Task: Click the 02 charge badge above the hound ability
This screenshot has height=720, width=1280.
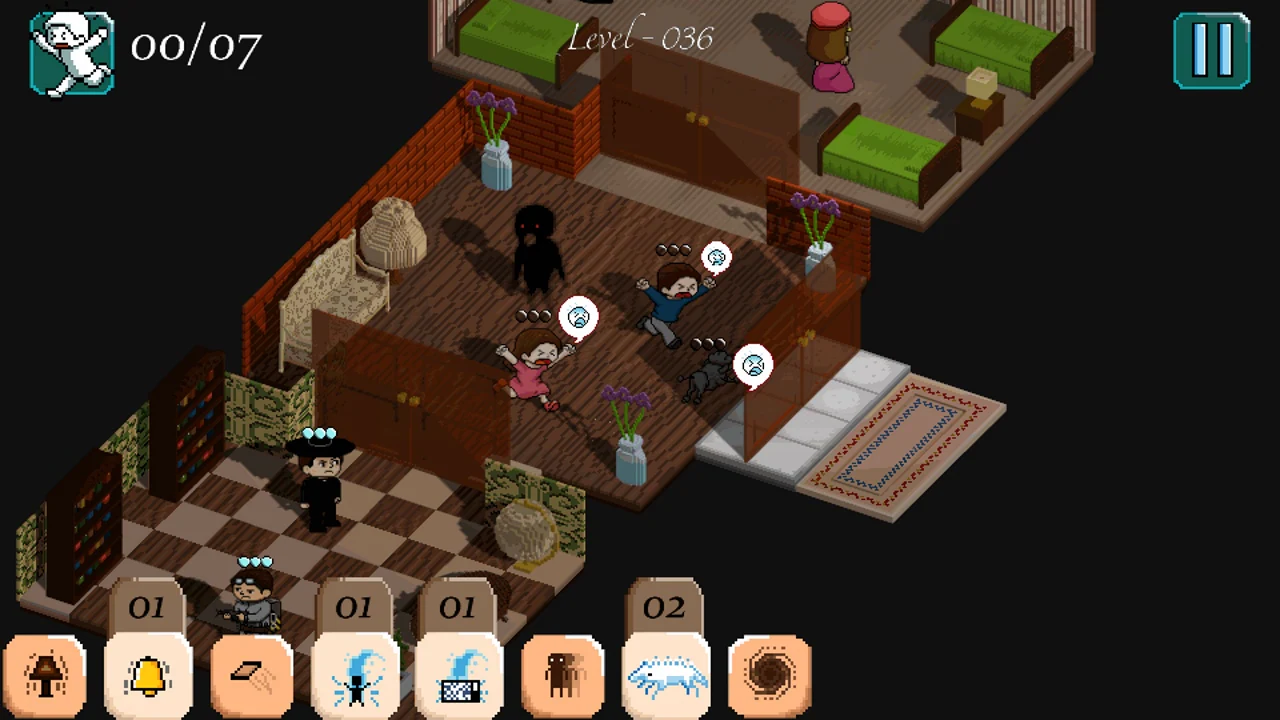Action: (x=666, y=607)
